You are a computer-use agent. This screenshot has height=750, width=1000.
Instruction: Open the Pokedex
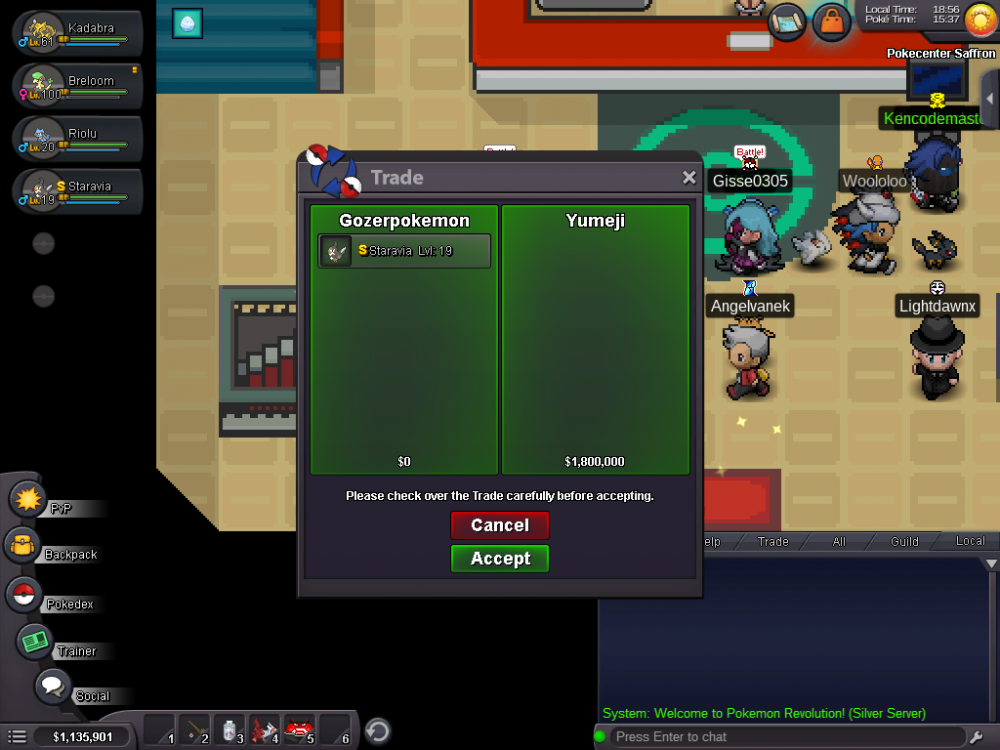24,595
